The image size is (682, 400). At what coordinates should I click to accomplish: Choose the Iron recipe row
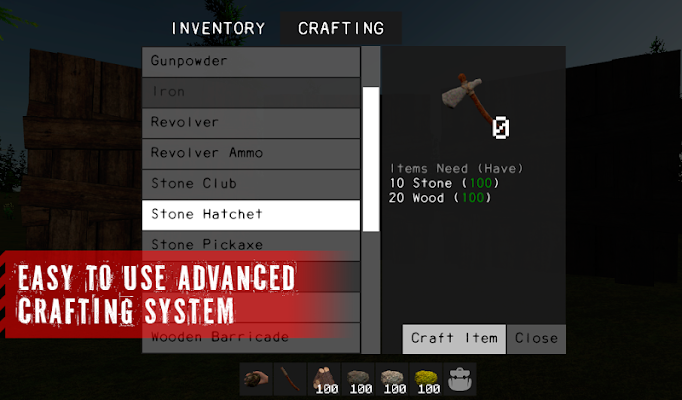pyautogui.click(x=251, y=92)
